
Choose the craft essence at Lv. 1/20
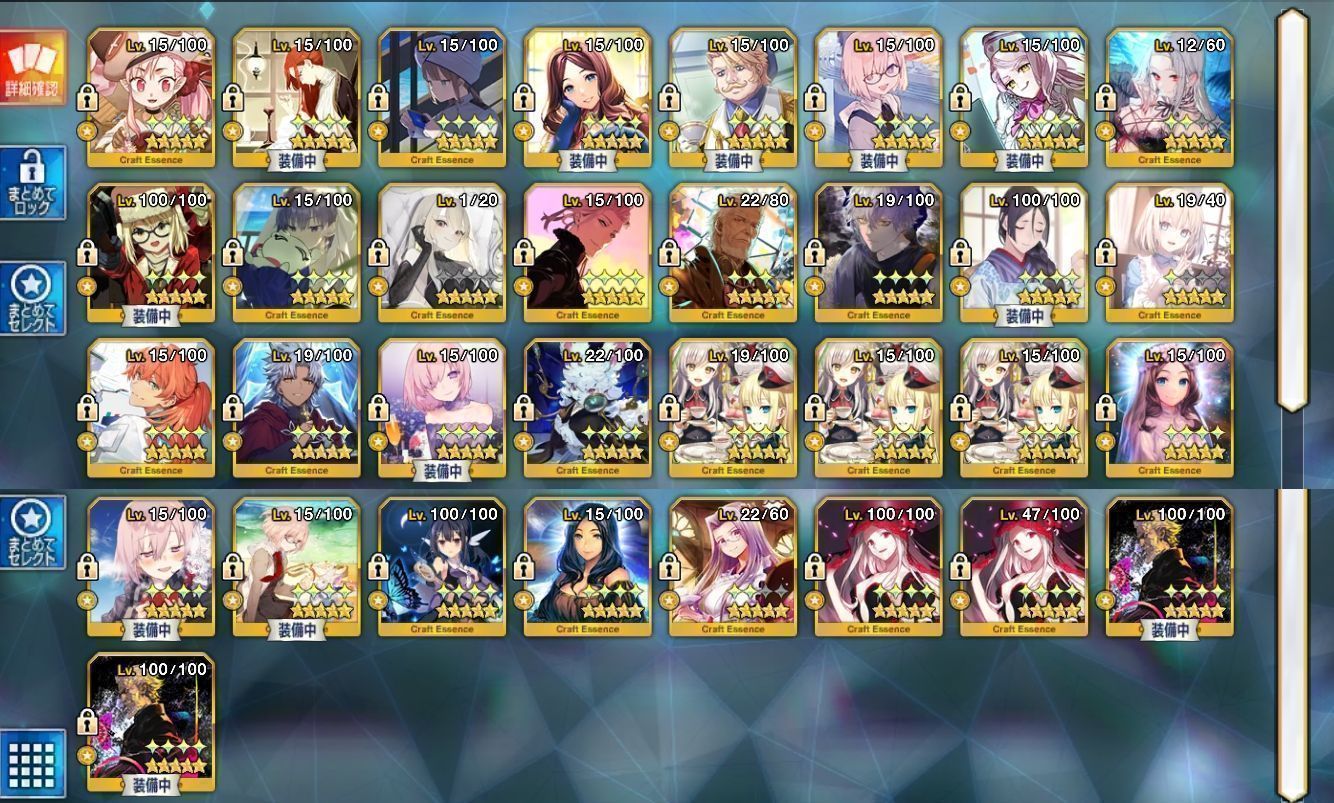[x=442, y=253]
